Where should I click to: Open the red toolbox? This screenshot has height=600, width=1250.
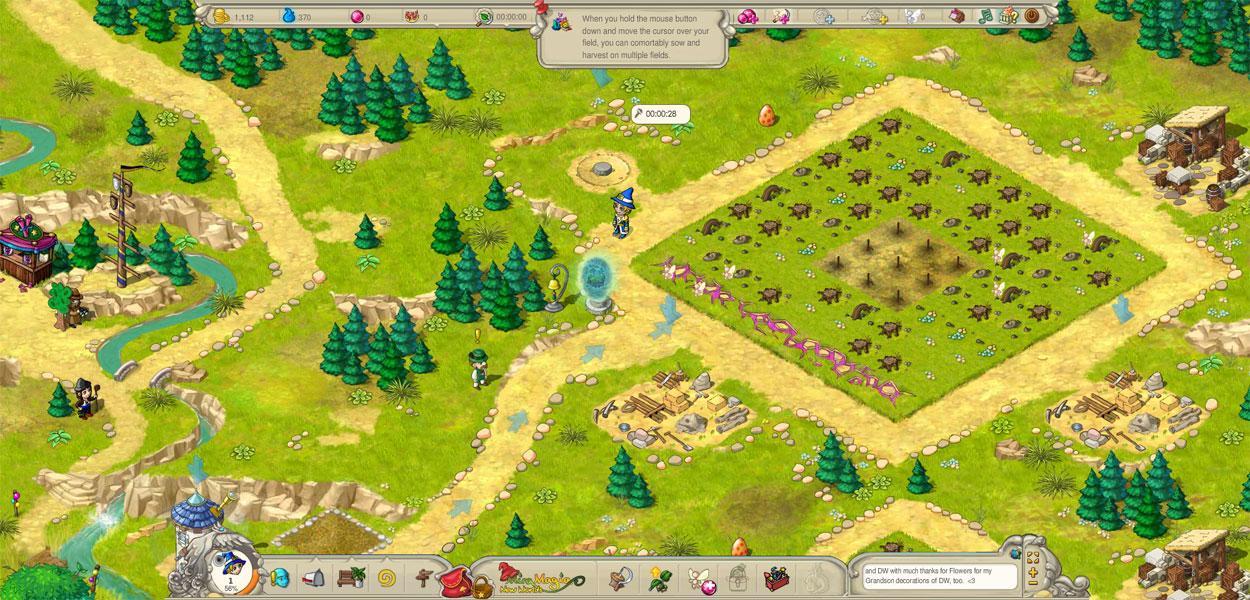(775, 577)
